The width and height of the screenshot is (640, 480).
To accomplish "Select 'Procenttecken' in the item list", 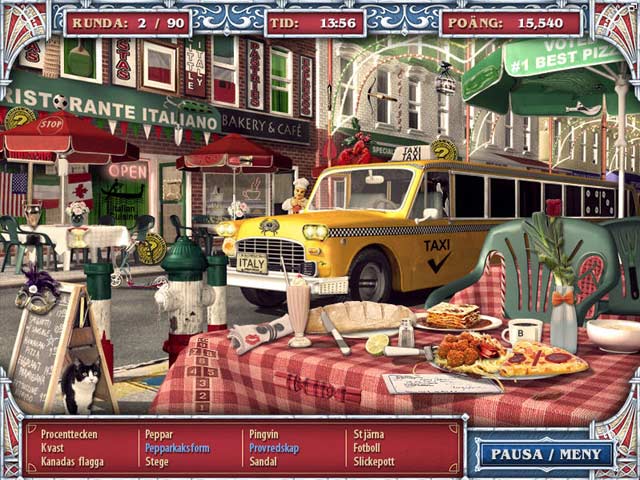I will click(x=69, y=434).
